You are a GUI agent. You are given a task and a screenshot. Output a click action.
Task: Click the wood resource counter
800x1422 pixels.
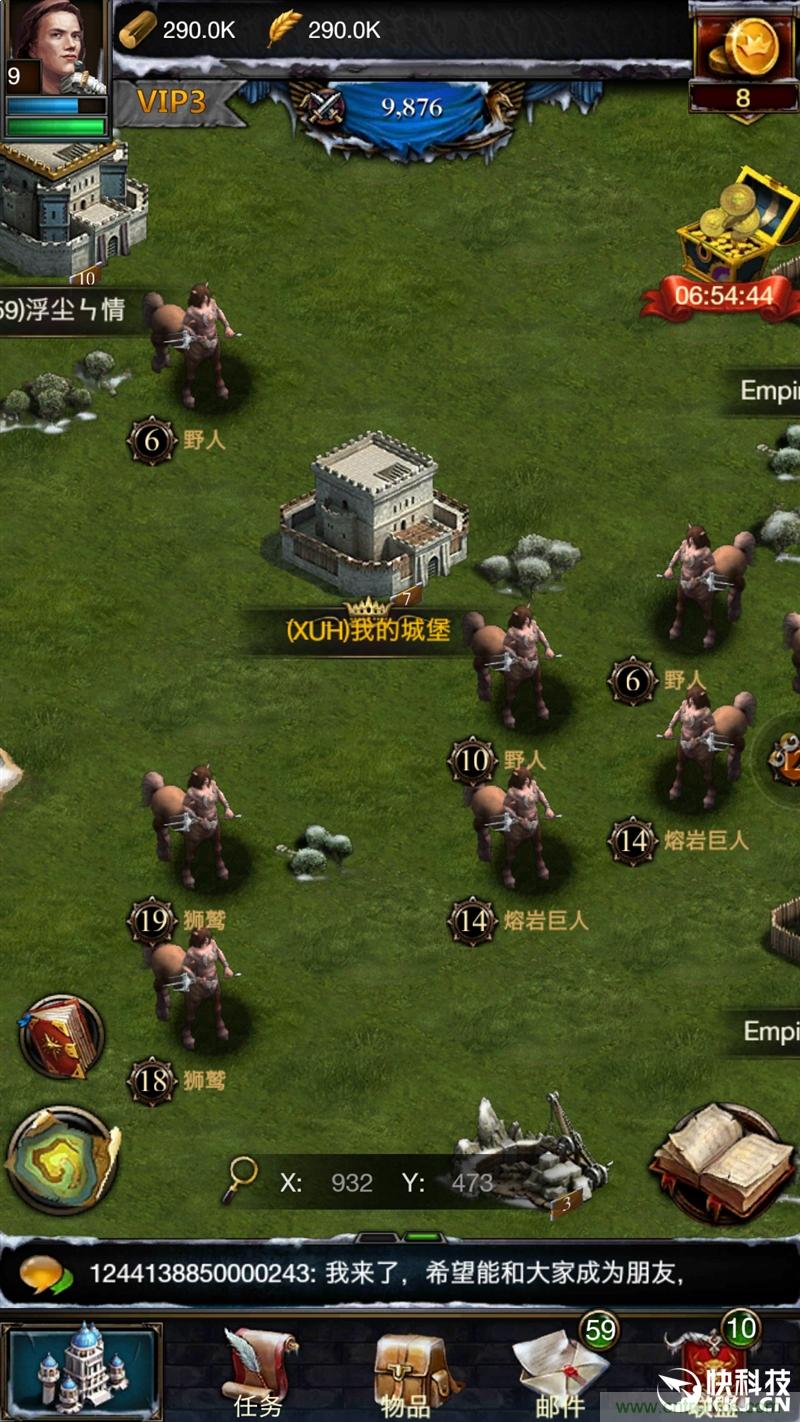[x=178, y=30]
